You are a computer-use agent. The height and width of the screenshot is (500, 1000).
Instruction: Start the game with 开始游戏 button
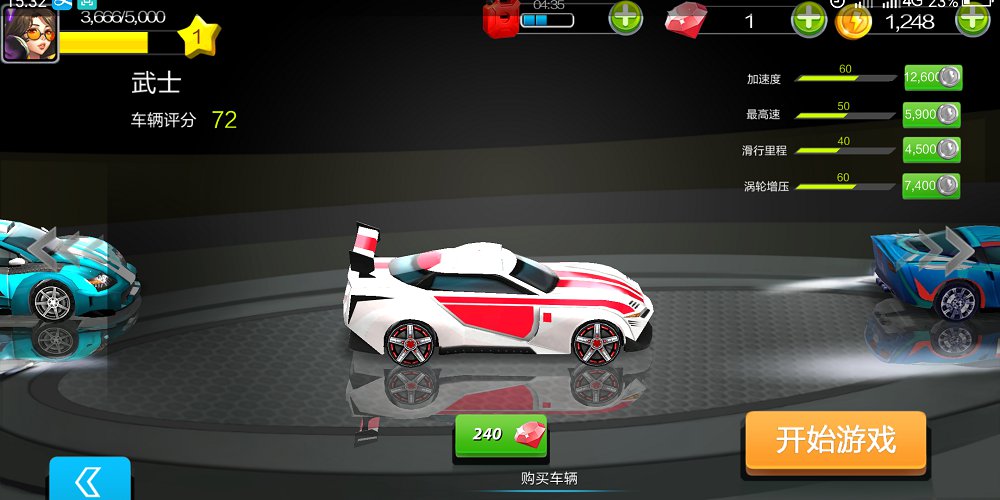[x=835, y=440]
